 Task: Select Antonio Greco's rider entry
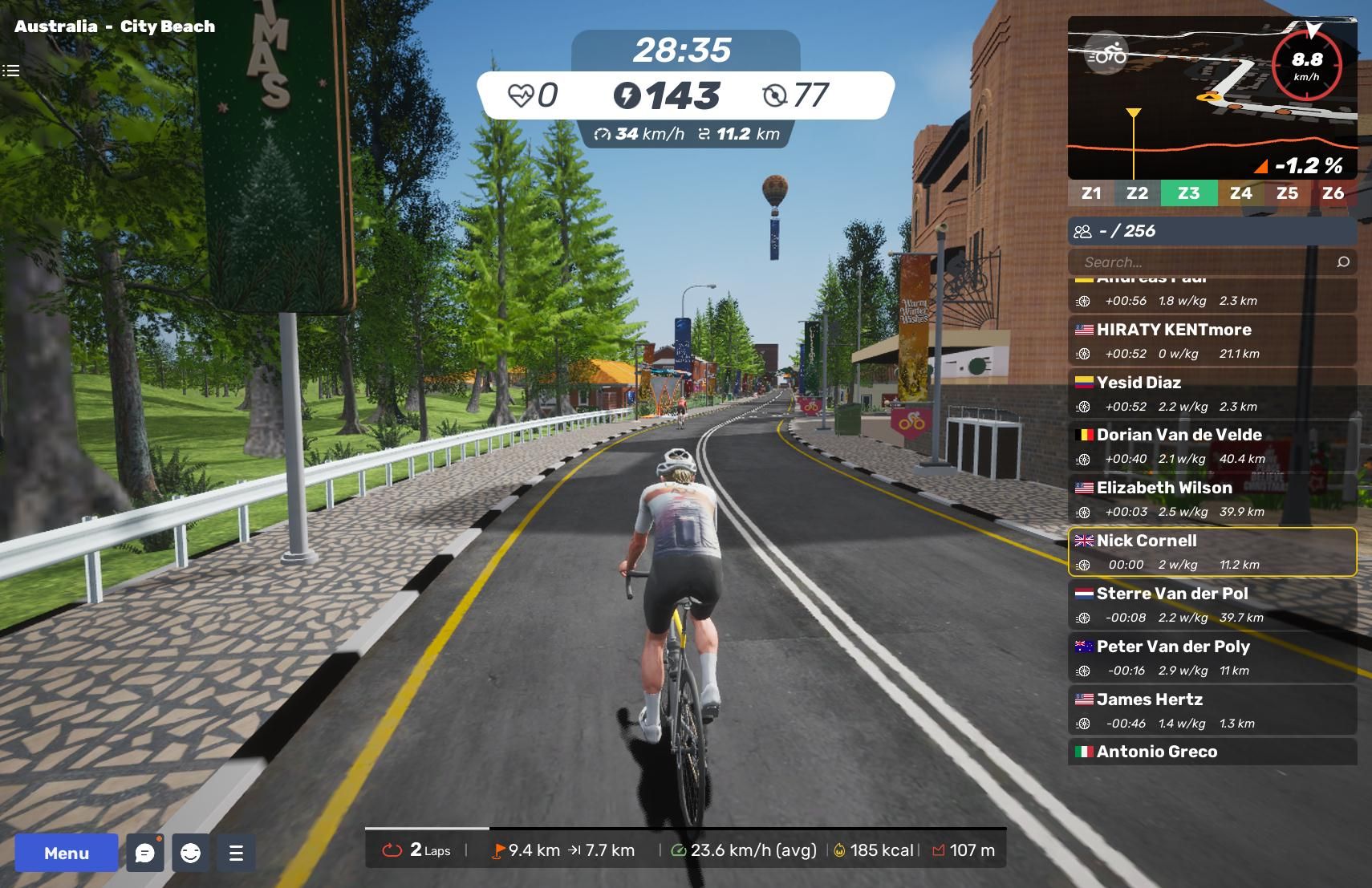[1212, 752]
